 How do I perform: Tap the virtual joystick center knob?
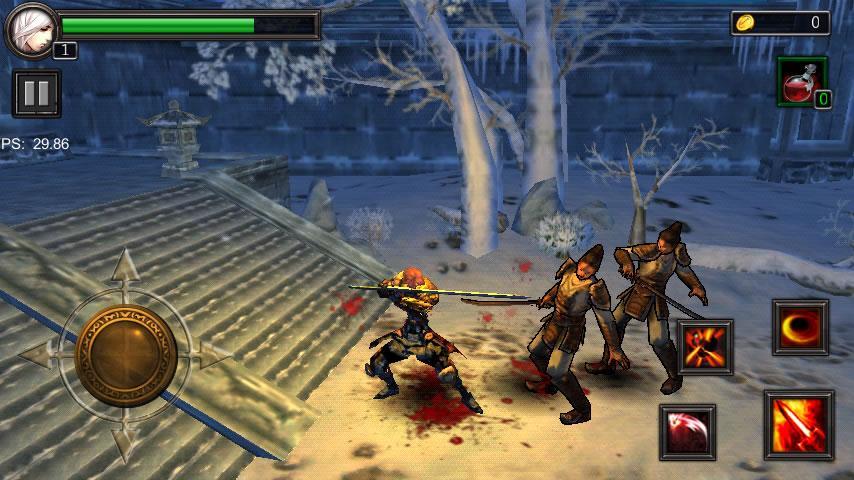[x=125, y=354]
